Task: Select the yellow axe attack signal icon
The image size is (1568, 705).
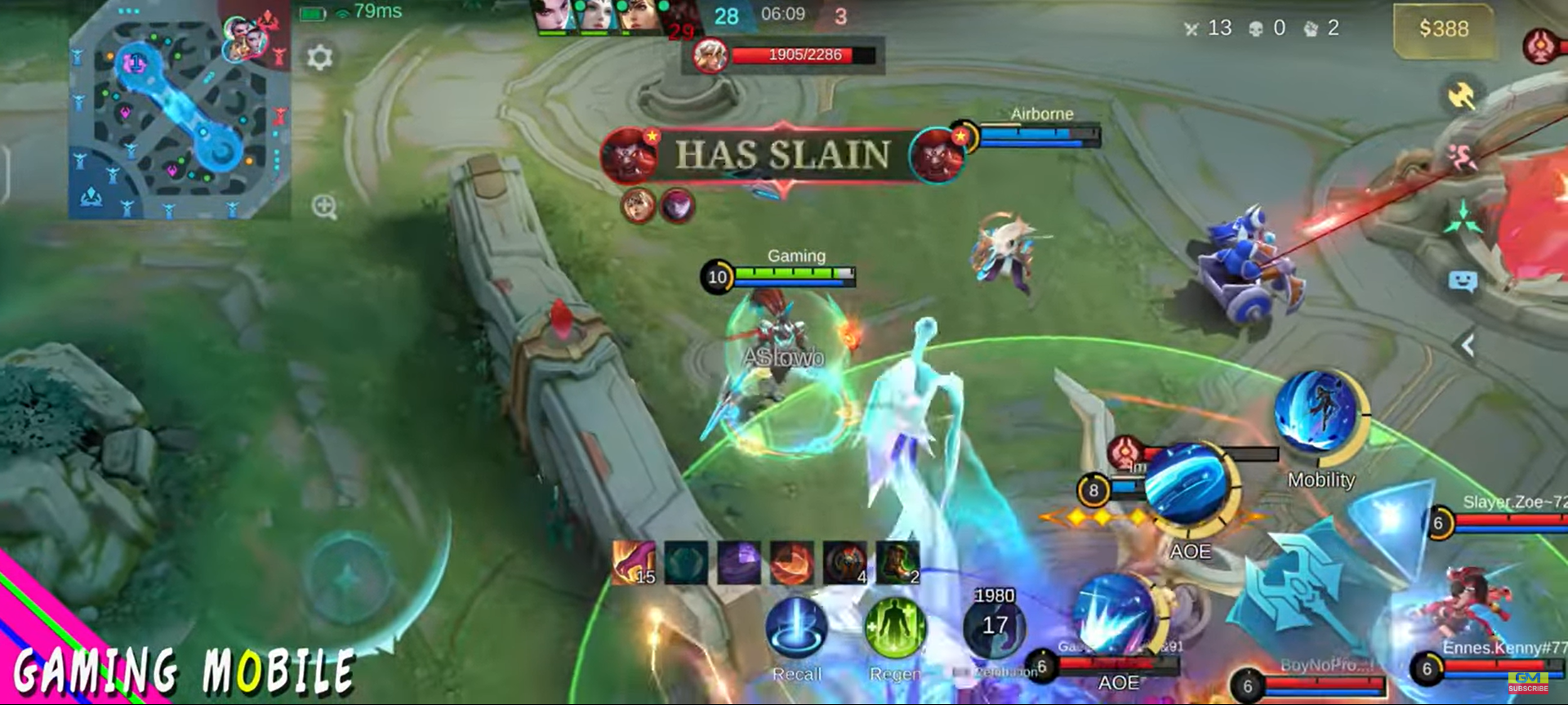Action: click(1461, 96)
